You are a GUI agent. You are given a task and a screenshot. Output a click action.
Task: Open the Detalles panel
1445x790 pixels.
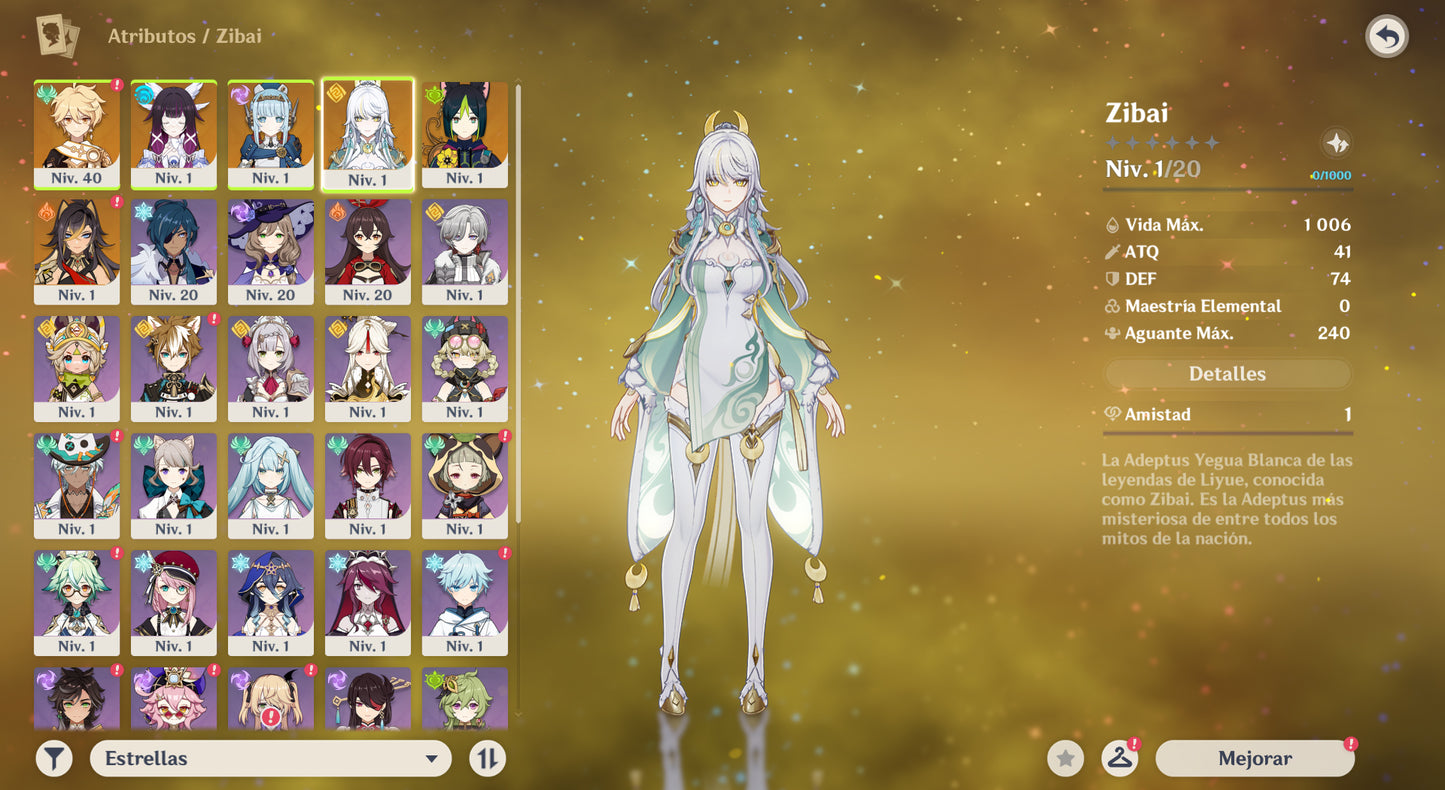pyautogui.click(x=1227, y=373)
